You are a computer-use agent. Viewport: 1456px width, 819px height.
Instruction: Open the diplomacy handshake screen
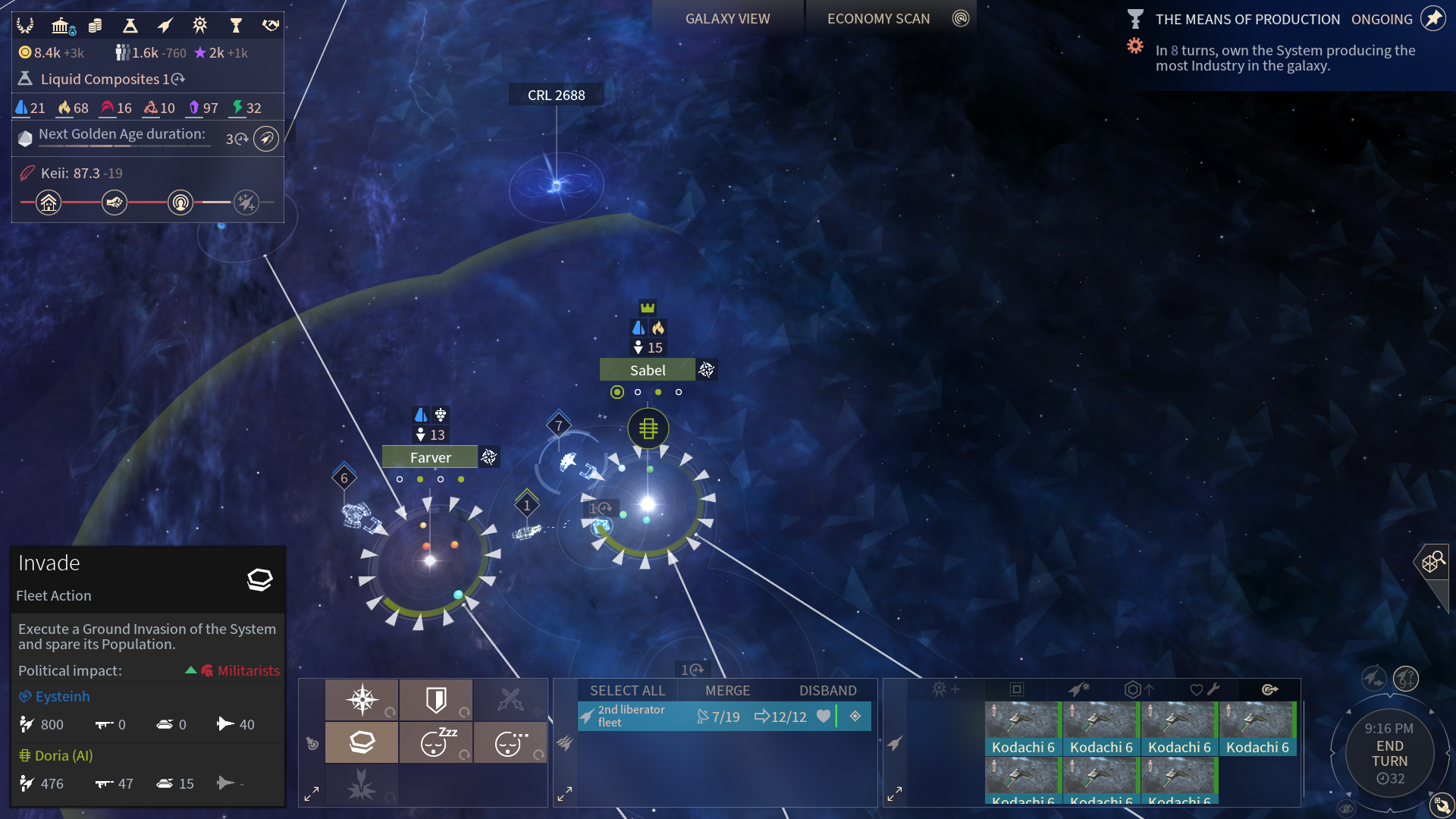coord(271,26)
